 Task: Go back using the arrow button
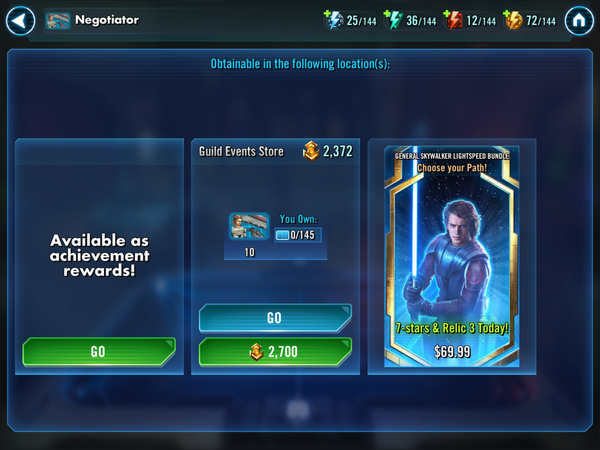[21, 20]
